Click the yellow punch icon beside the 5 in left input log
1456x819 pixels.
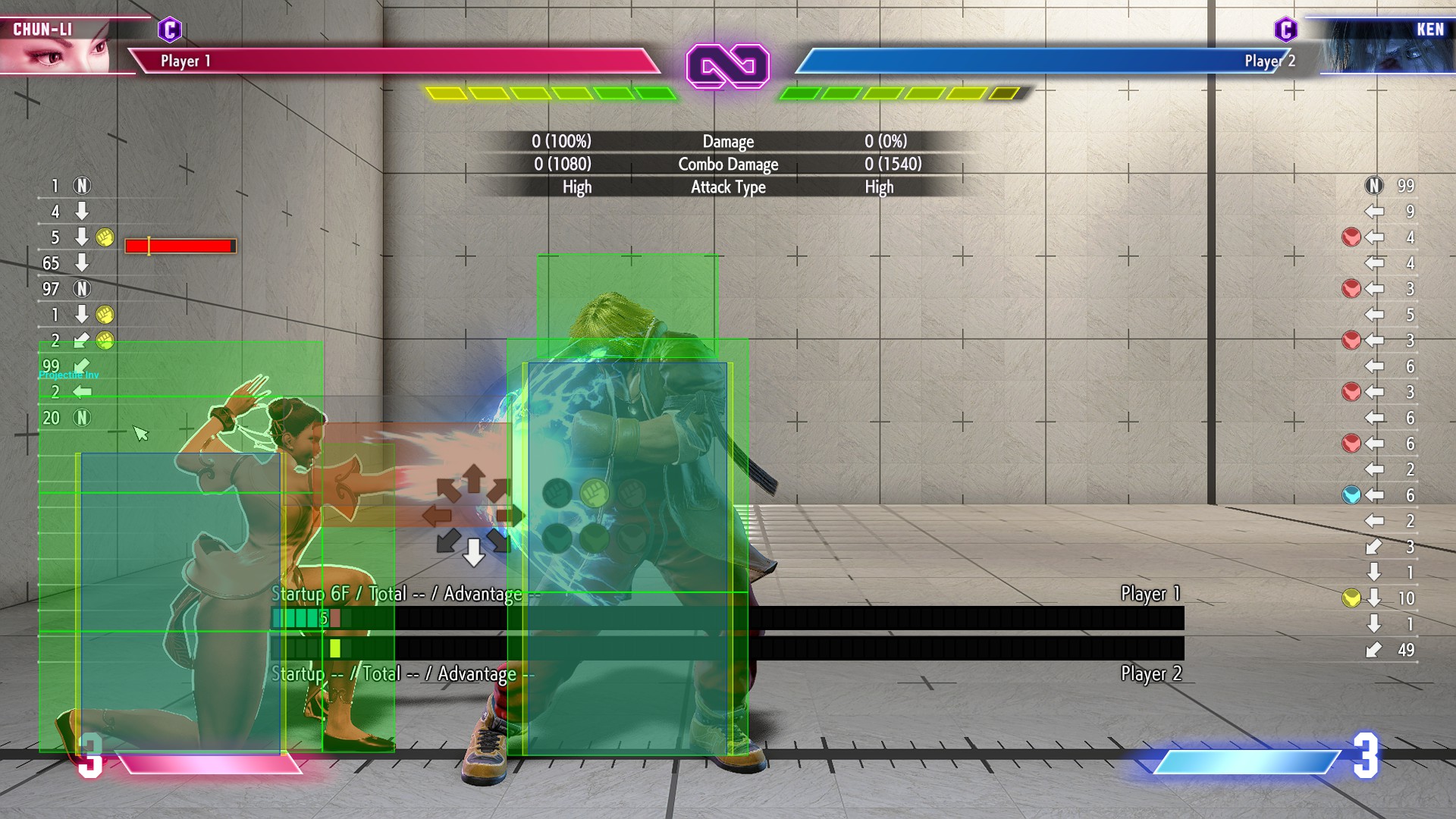tap(106, 237)
